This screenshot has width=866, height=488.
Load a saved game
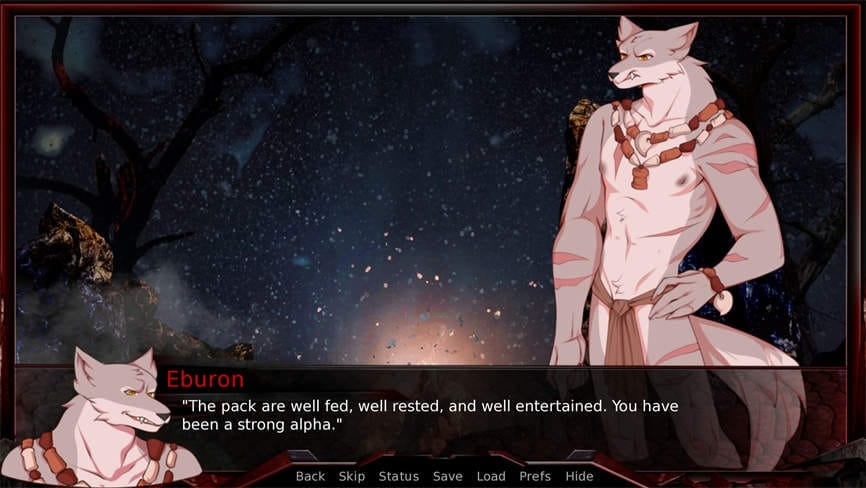[x=491, y=476]
